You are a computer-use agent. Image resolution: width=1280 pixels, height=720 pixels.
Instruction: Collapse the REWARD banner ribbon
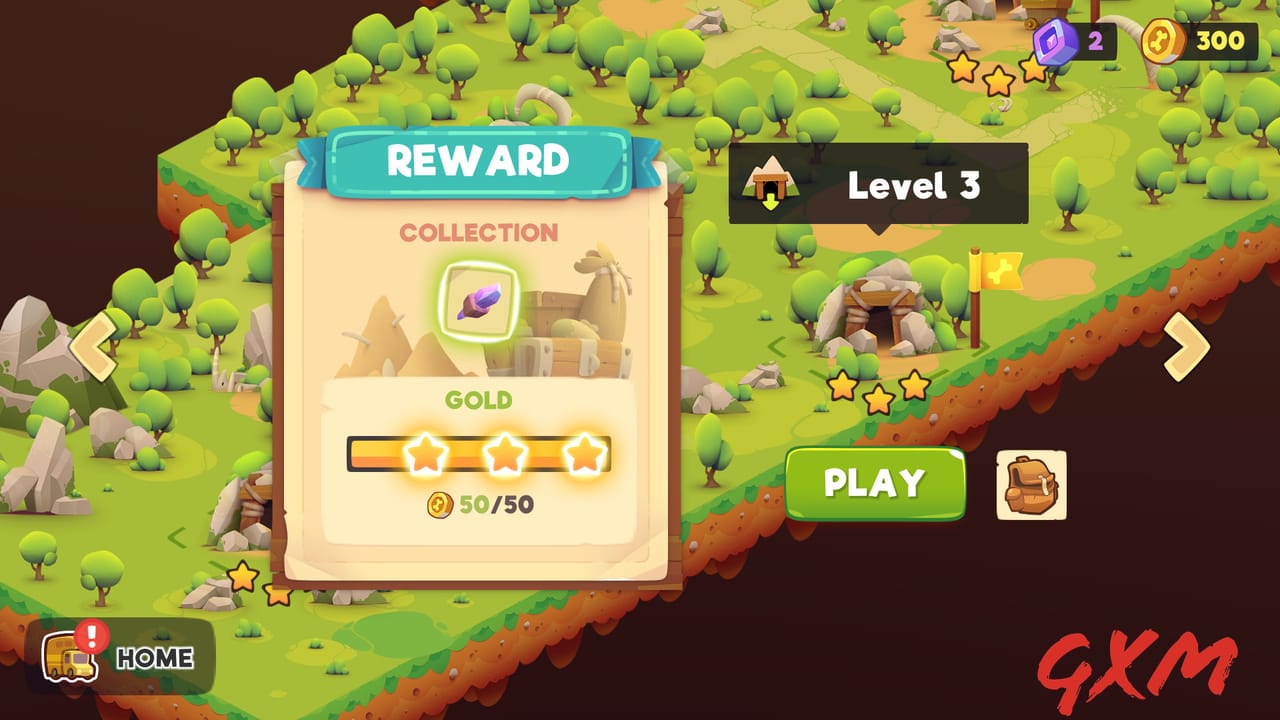(x=479, y=160)
